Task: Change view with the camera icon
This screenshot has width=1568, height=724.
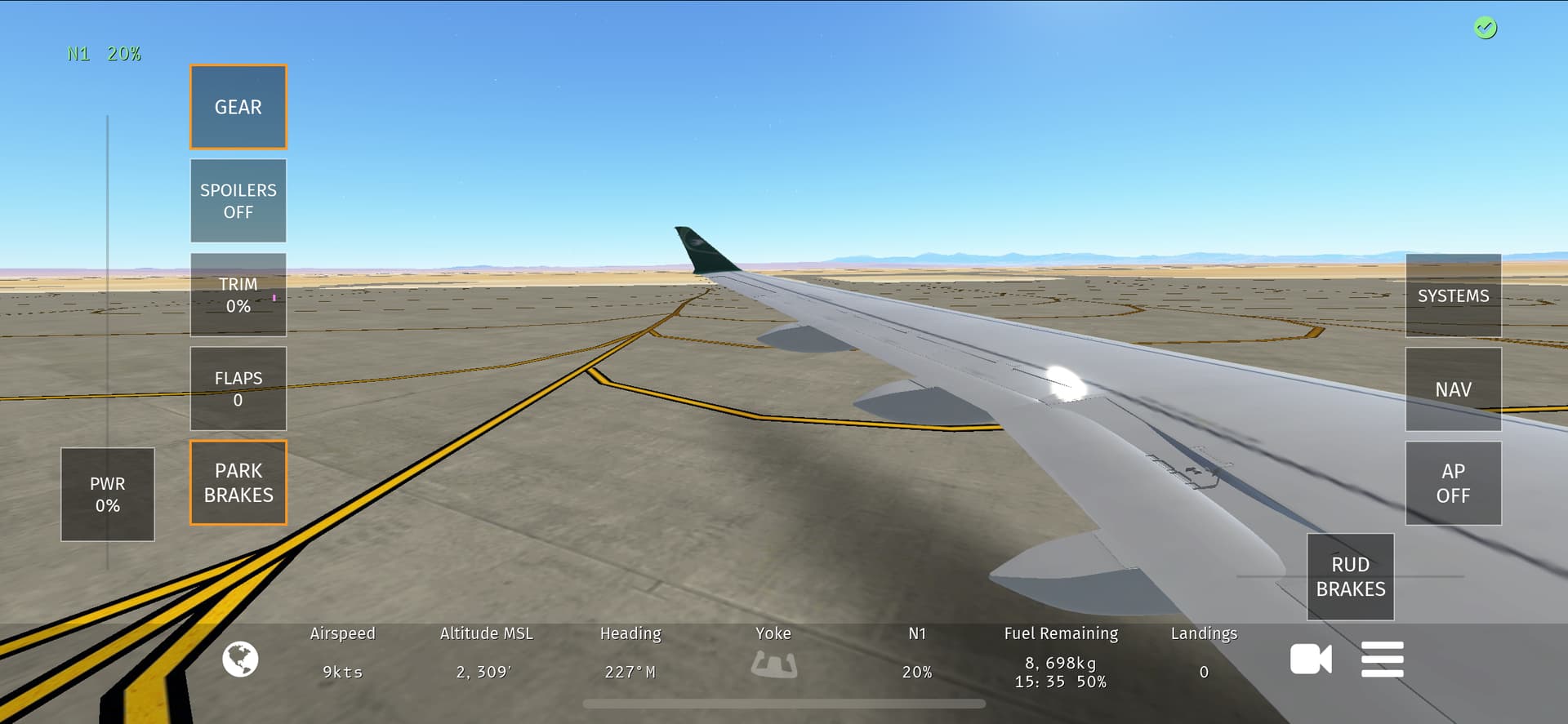Action: point(1311,660)
